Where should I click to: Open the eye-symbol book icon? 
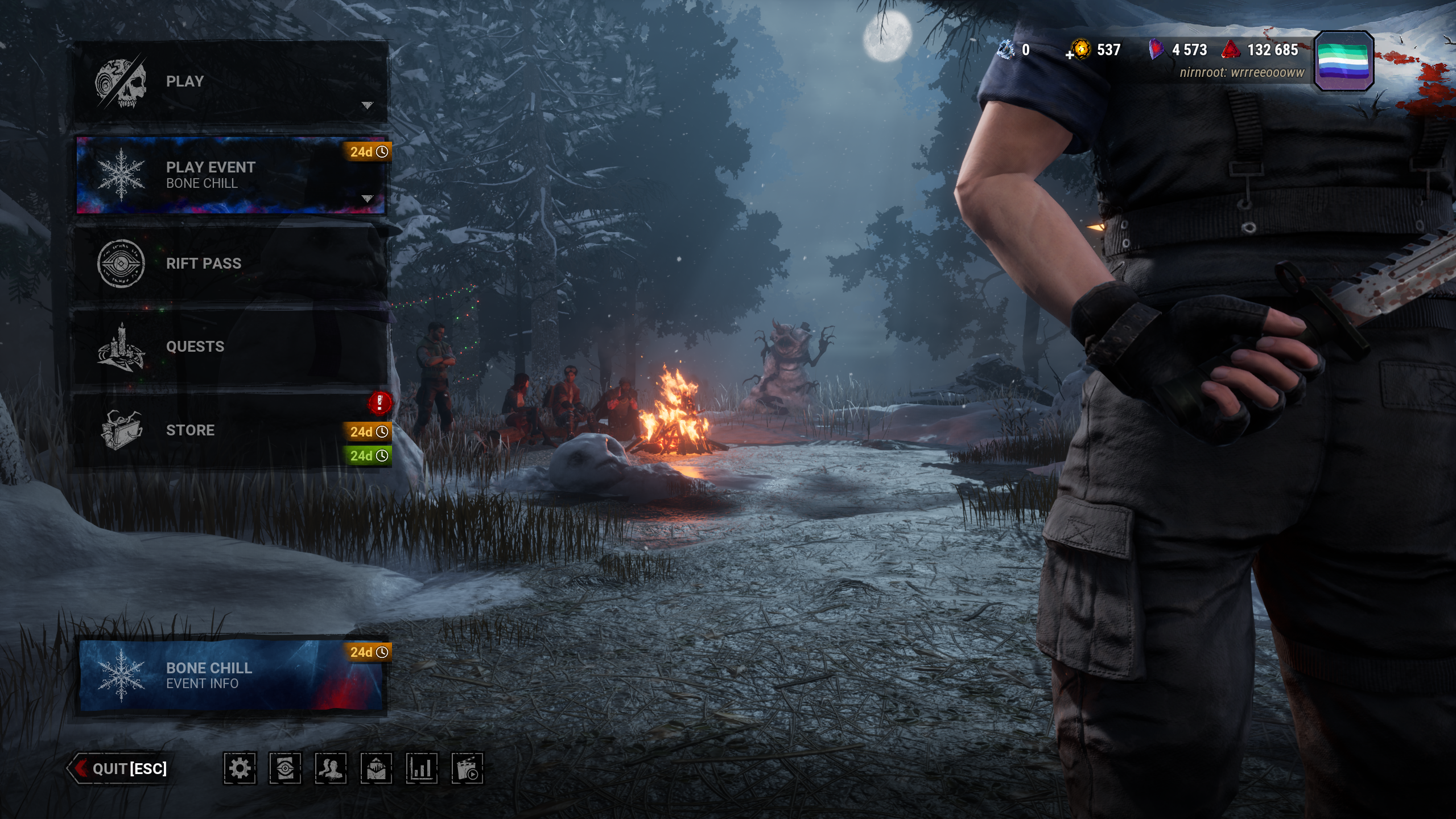285,768
